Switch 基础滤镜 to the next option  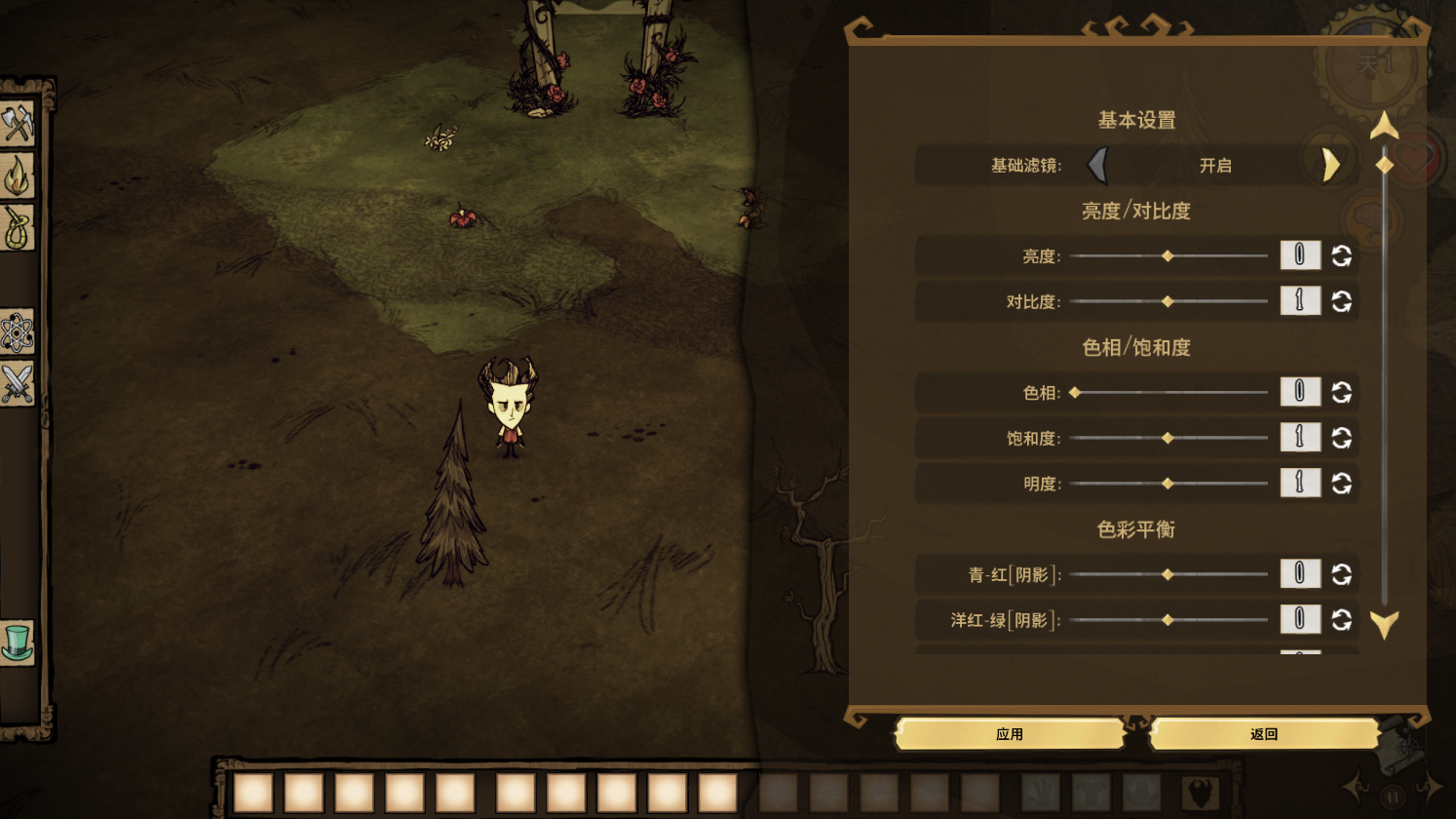tap(1331, 166)
